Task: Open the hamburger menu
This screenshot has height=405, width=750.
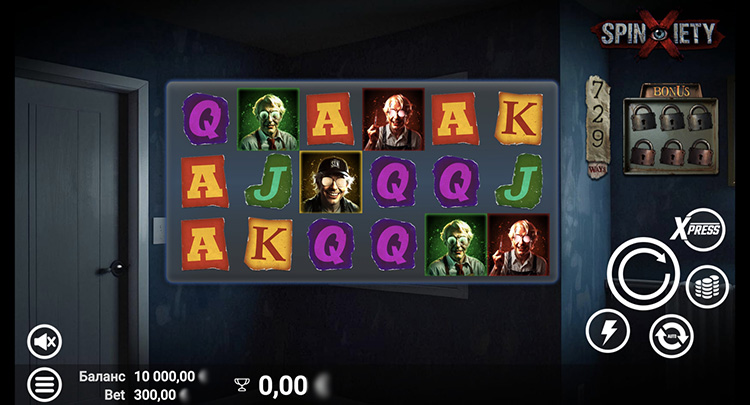Action: 44,382
